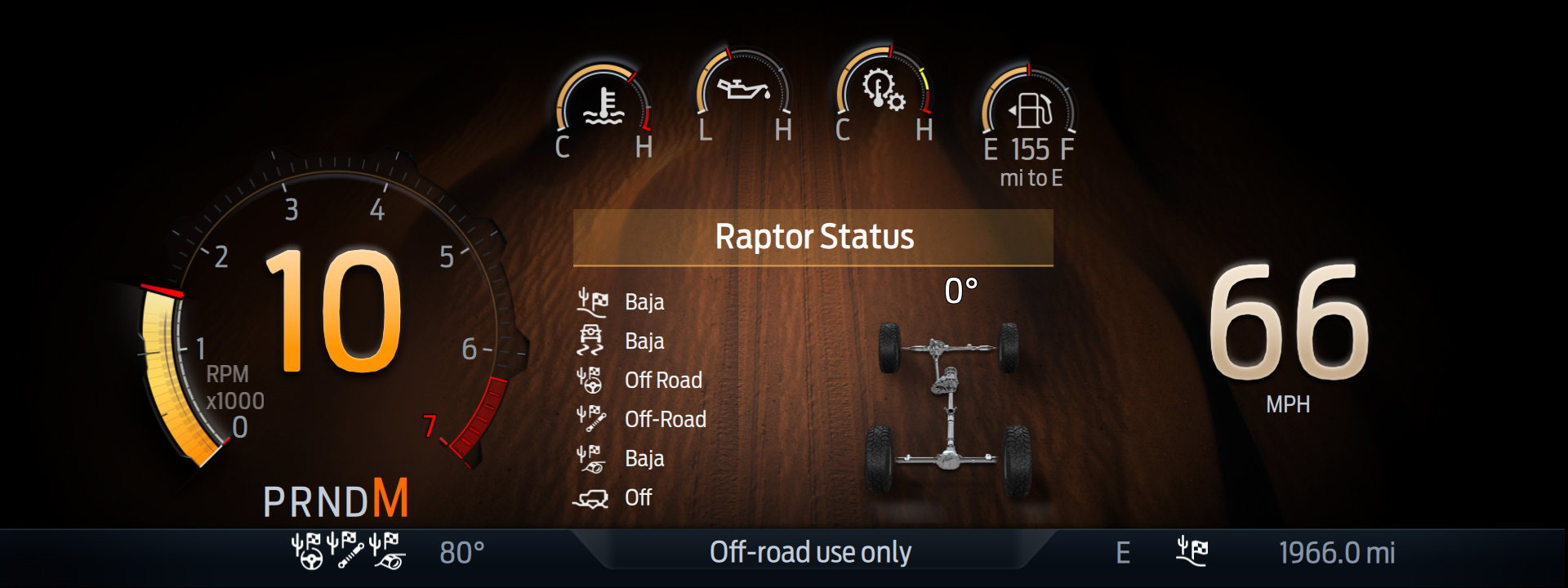The height and width of the screenshot is (588, 1568).
Task: Click the fuel pump gauge icon
Action: click(x=1030, y=109)
